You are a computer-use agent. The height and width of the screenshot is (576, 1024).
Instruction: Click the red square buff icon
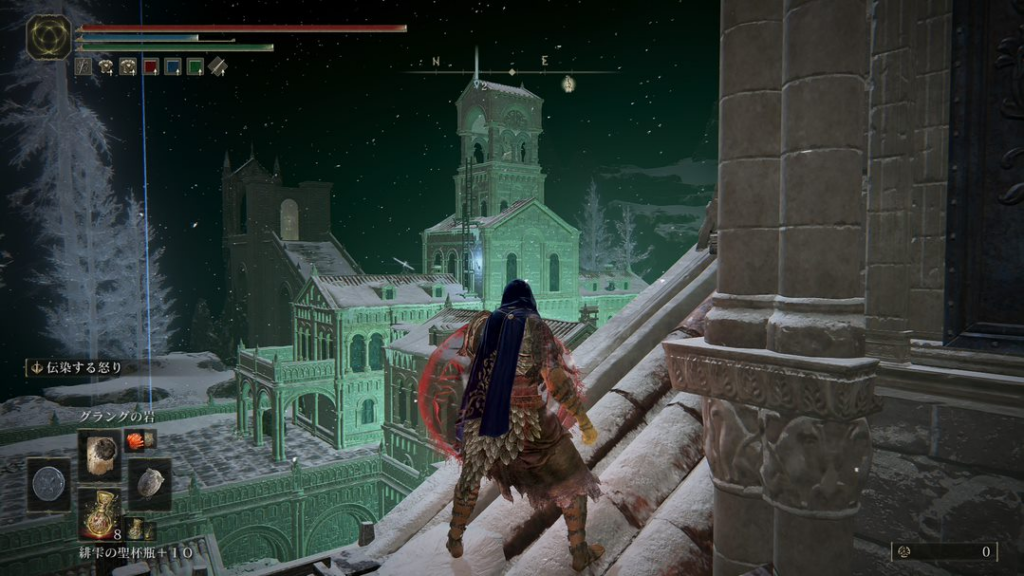point(150,67)
